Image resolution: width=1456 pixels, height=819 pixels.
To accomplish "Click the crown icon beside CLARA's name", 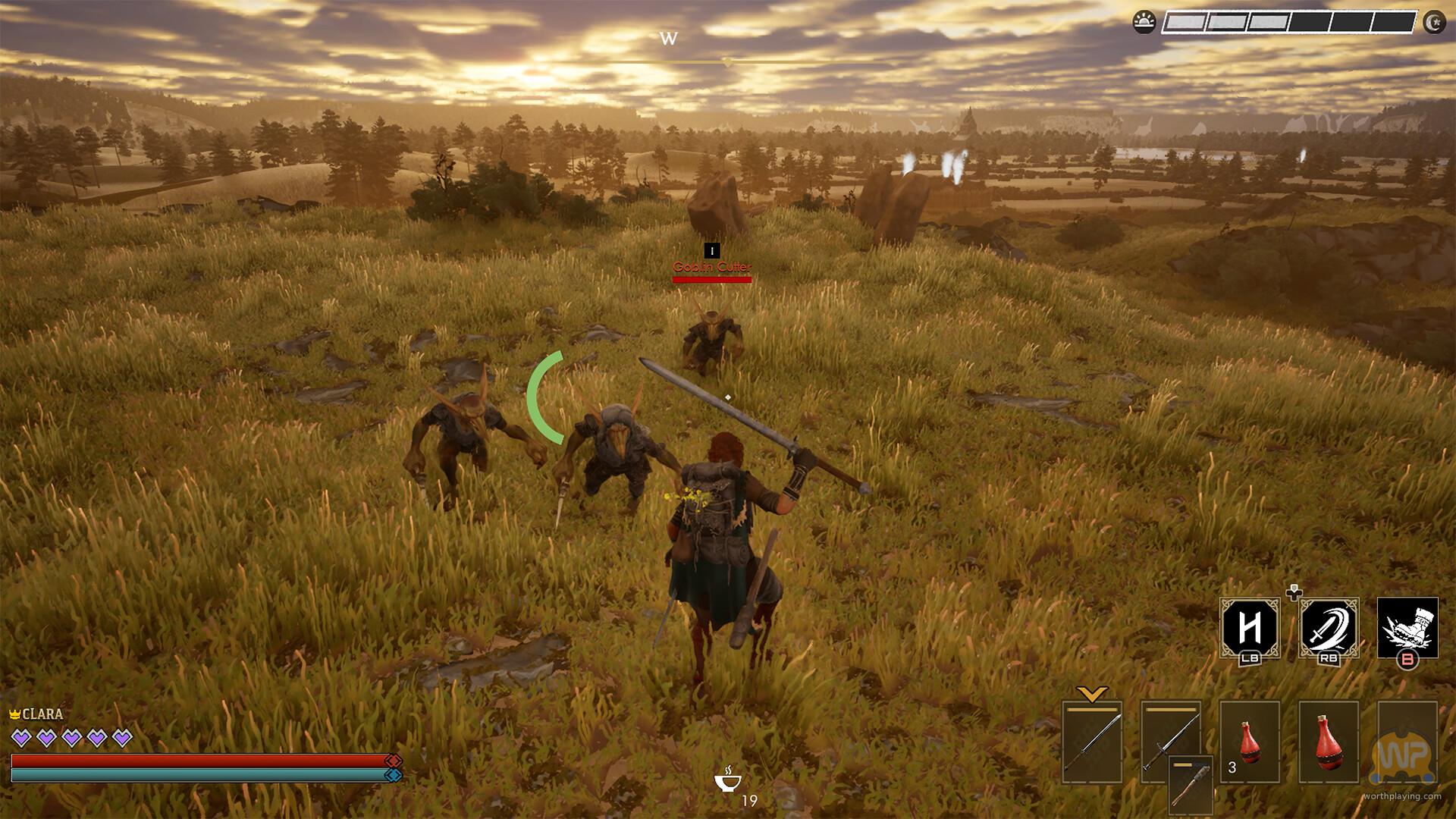I will point(14,714).
